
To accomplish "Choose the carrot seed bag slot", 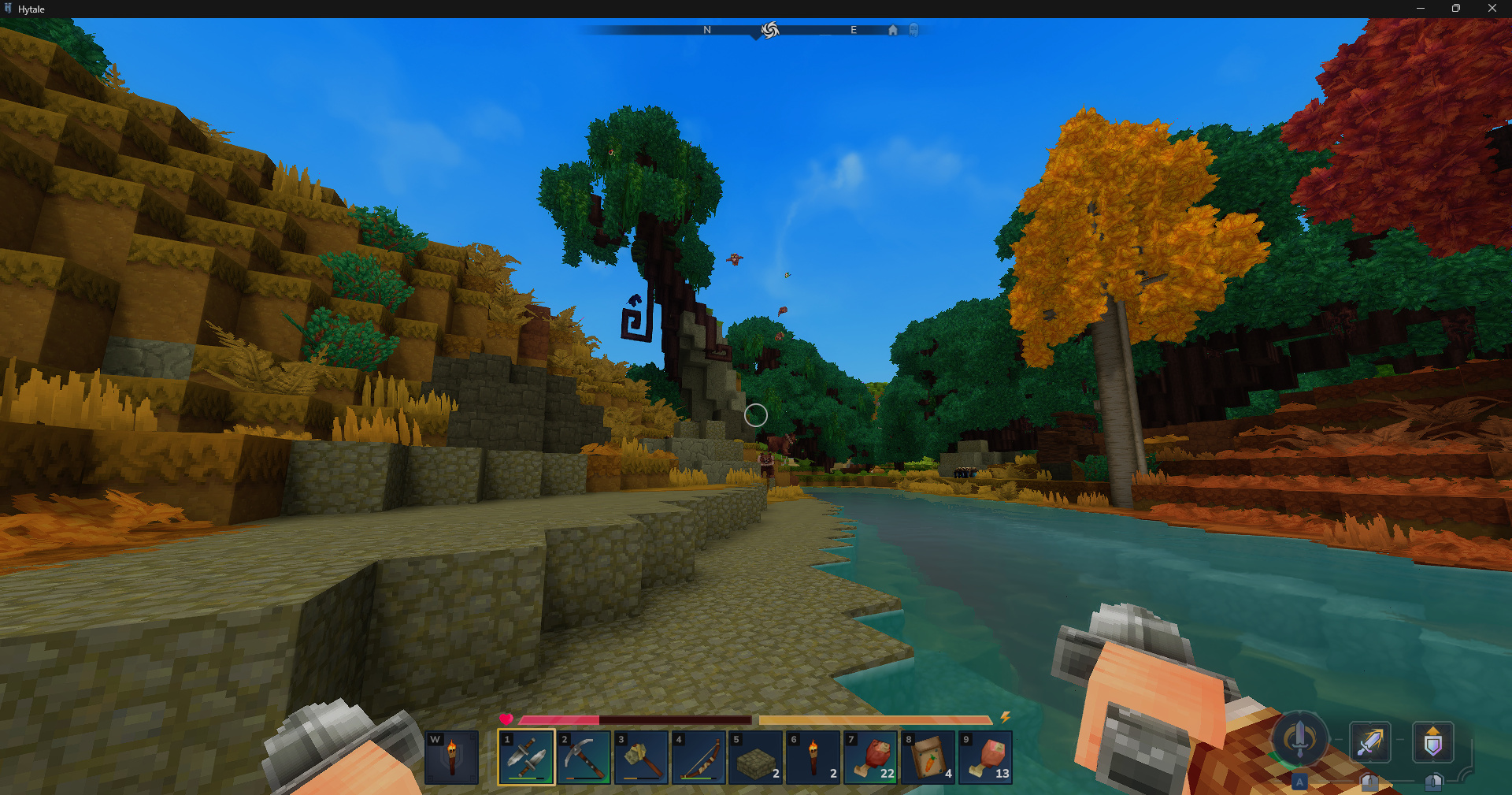I will (x=928, y=757).
